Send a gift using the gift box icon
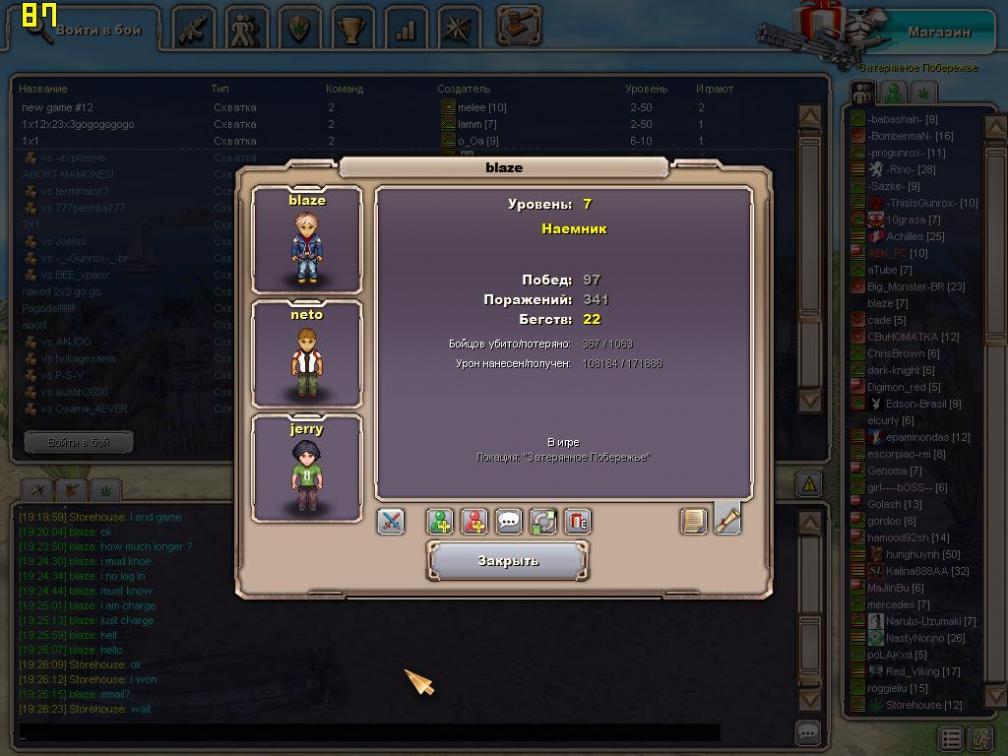This screenshot has width=1008, height=756. pyautogui.click(x=578, y=521)
